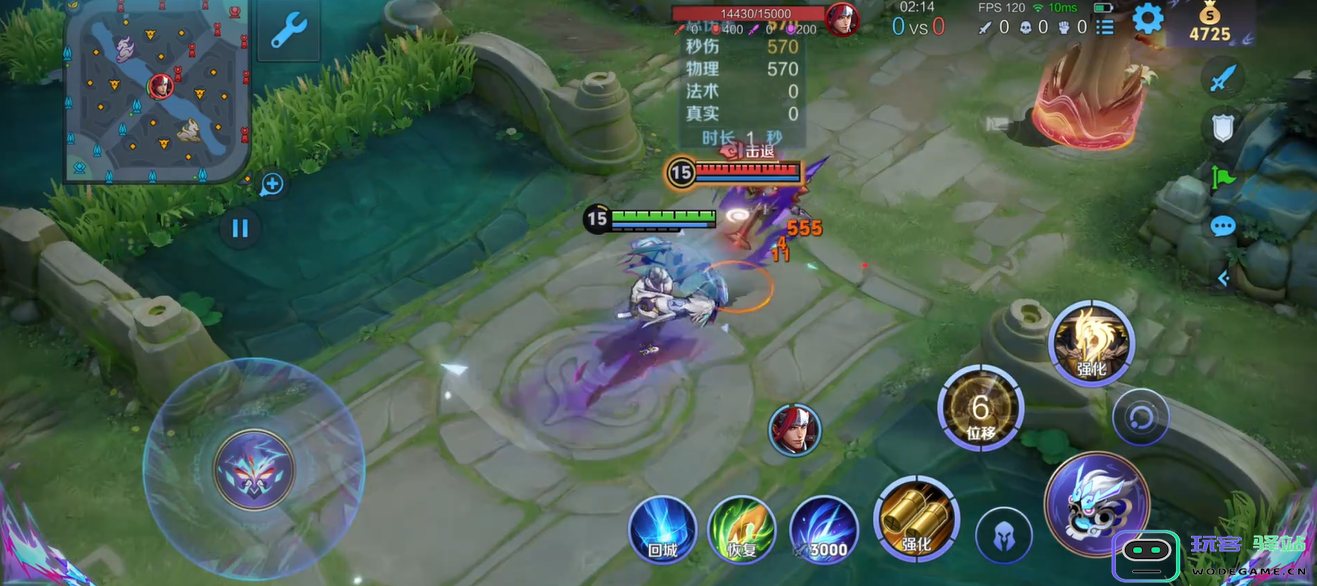Activate the 恢复 heal ability

(741, 529)
